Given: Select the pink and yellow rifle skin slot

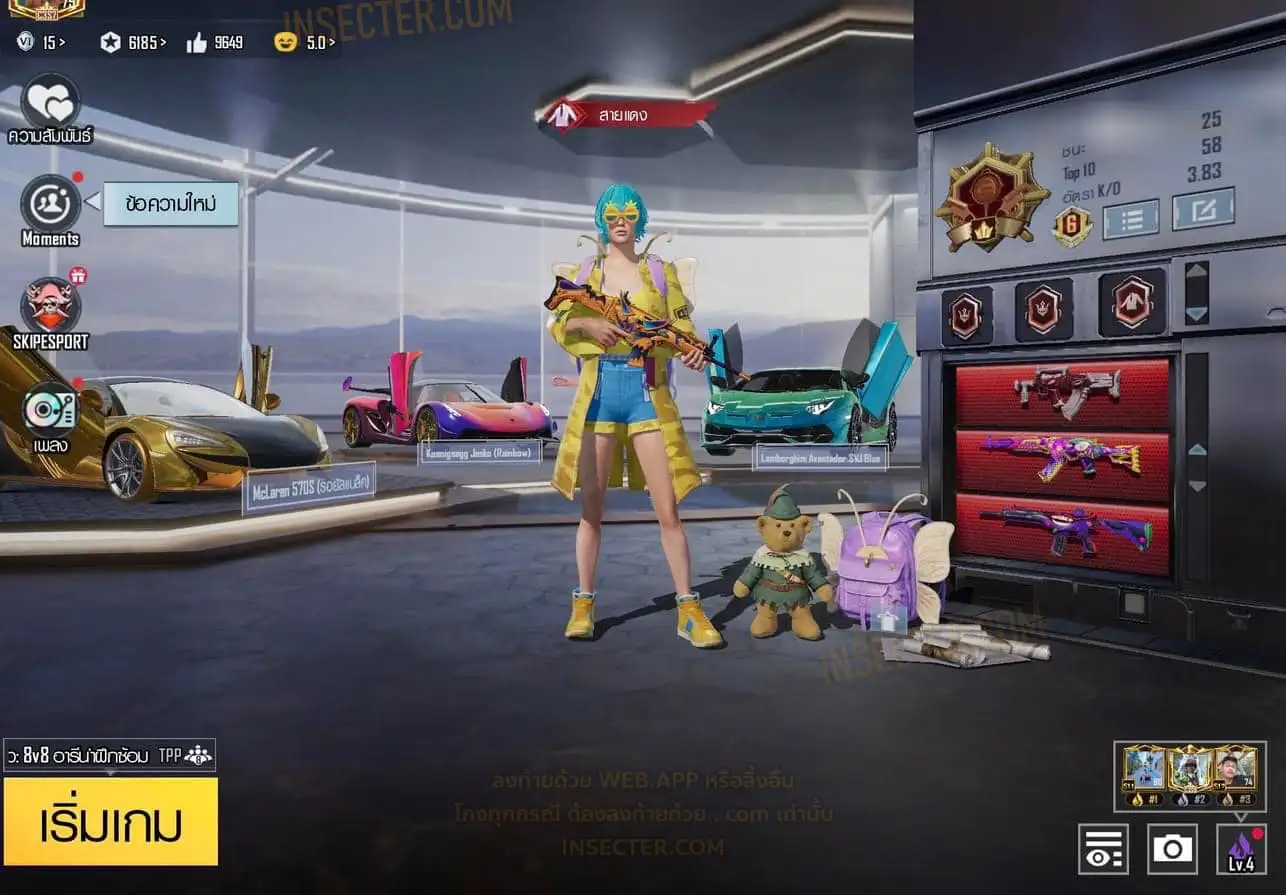Looking at the screenshot, I should [1062, 459].
